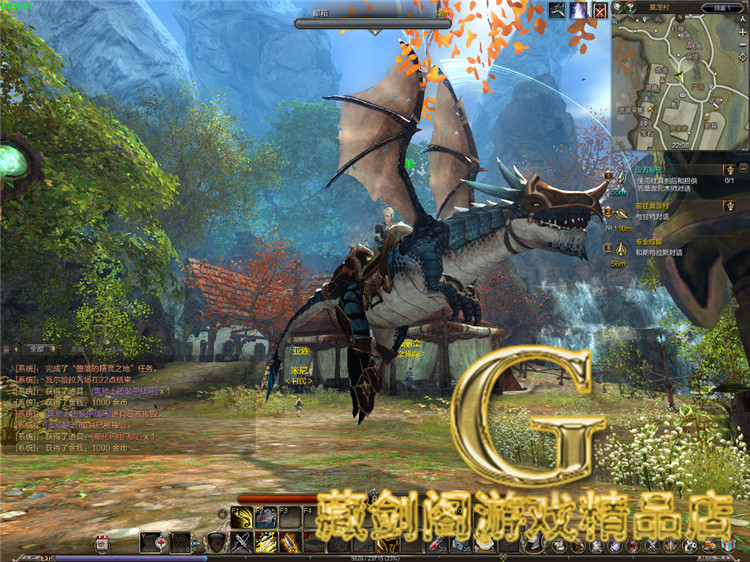This screenshot has width=750, height=562.
Task: Click the shield icon beside the hotbar
Action: click(x=215, y=542)
